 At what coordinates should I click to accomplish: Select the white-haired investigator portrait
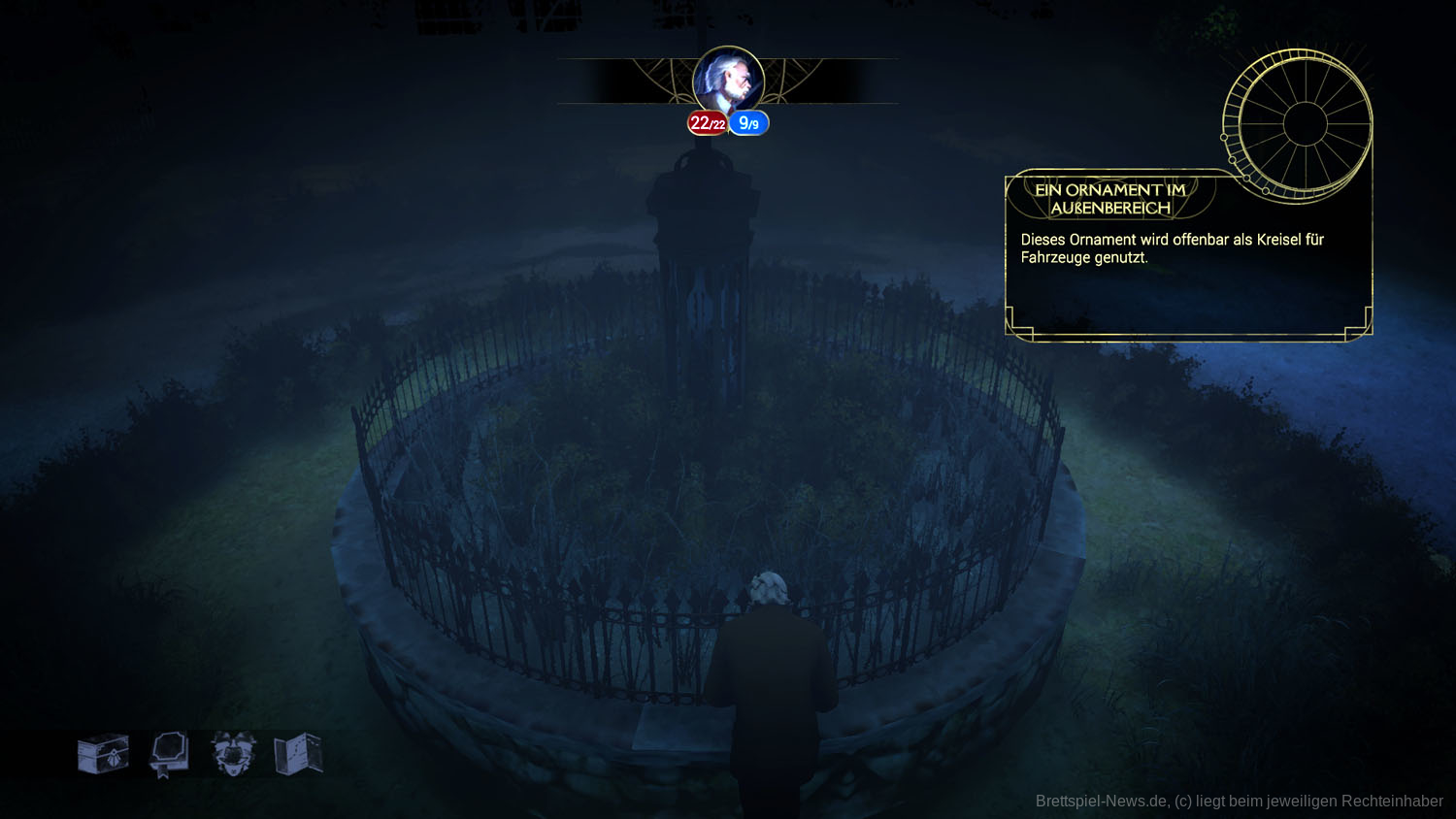coord(728,82)
